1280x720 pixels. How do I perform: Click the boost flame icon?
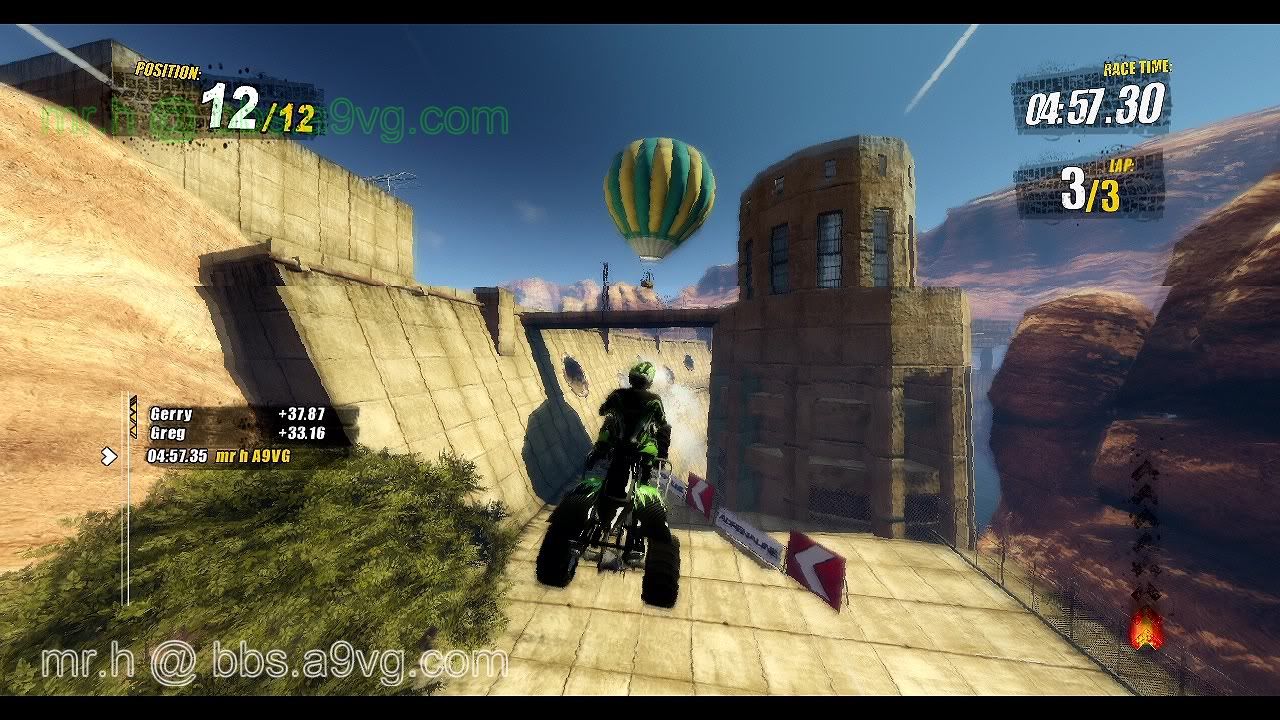(1145, 627)
